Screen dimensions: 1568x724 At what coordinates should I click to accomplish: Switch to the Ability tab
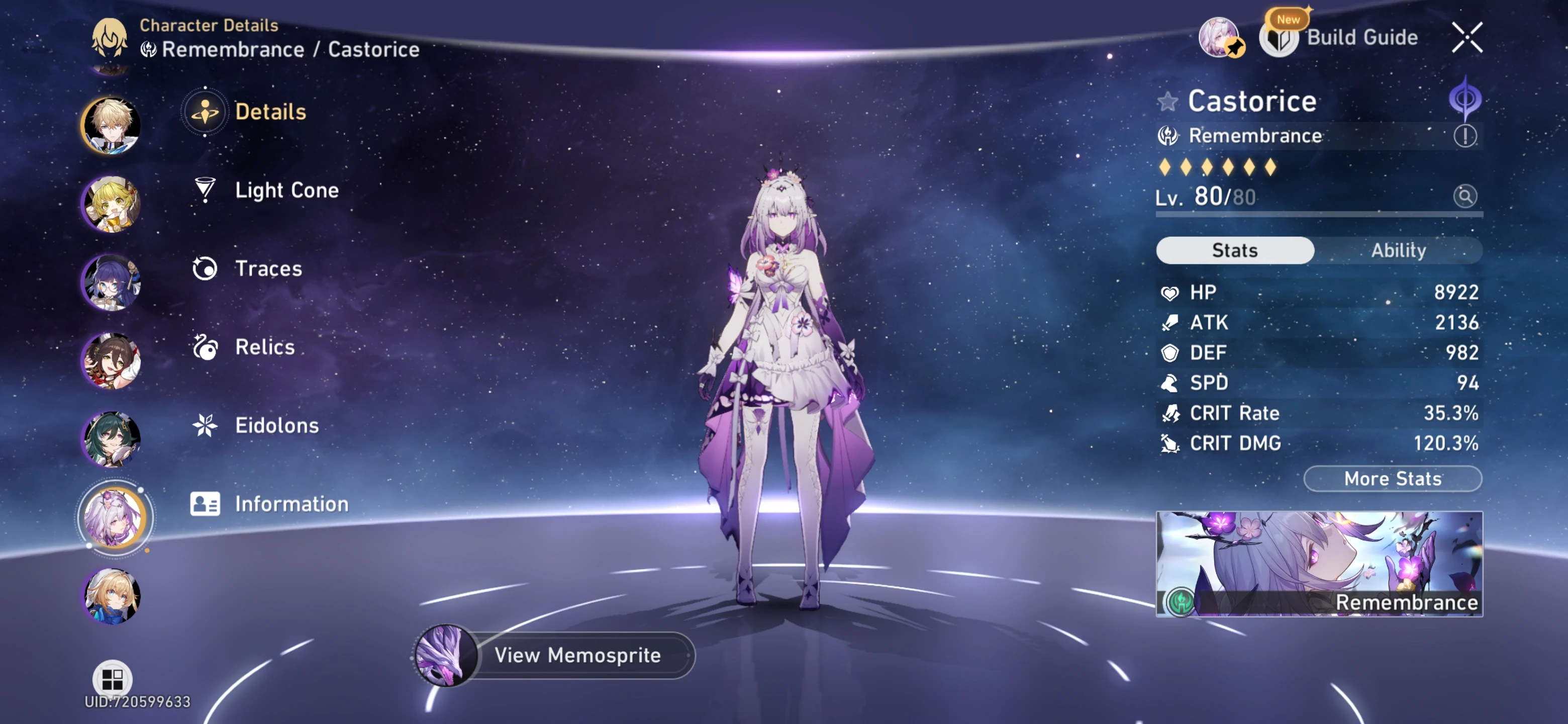[1398, 250]
